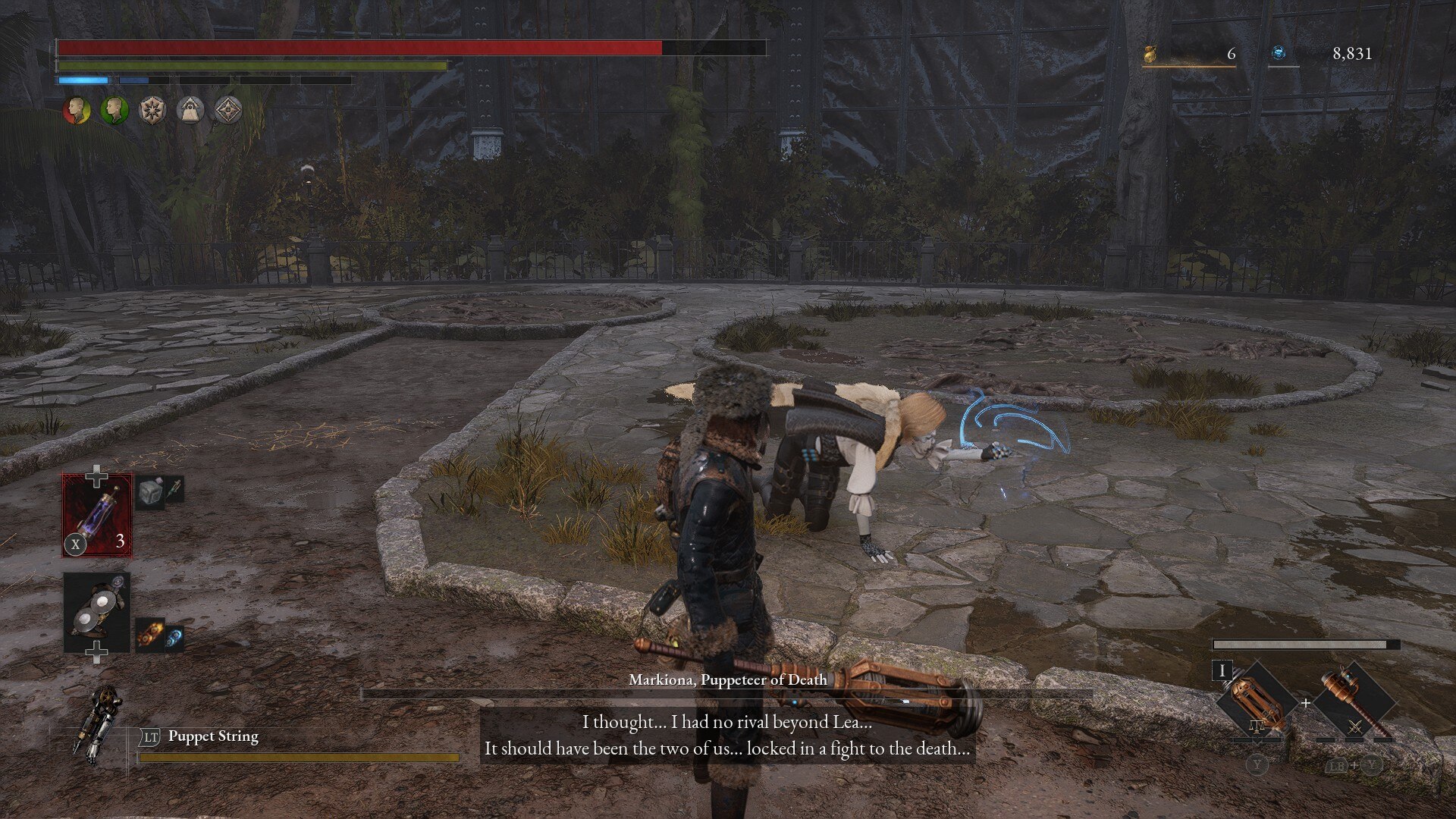
Task: Inspect the triangle eye buff icon
Action: [190, 111]
